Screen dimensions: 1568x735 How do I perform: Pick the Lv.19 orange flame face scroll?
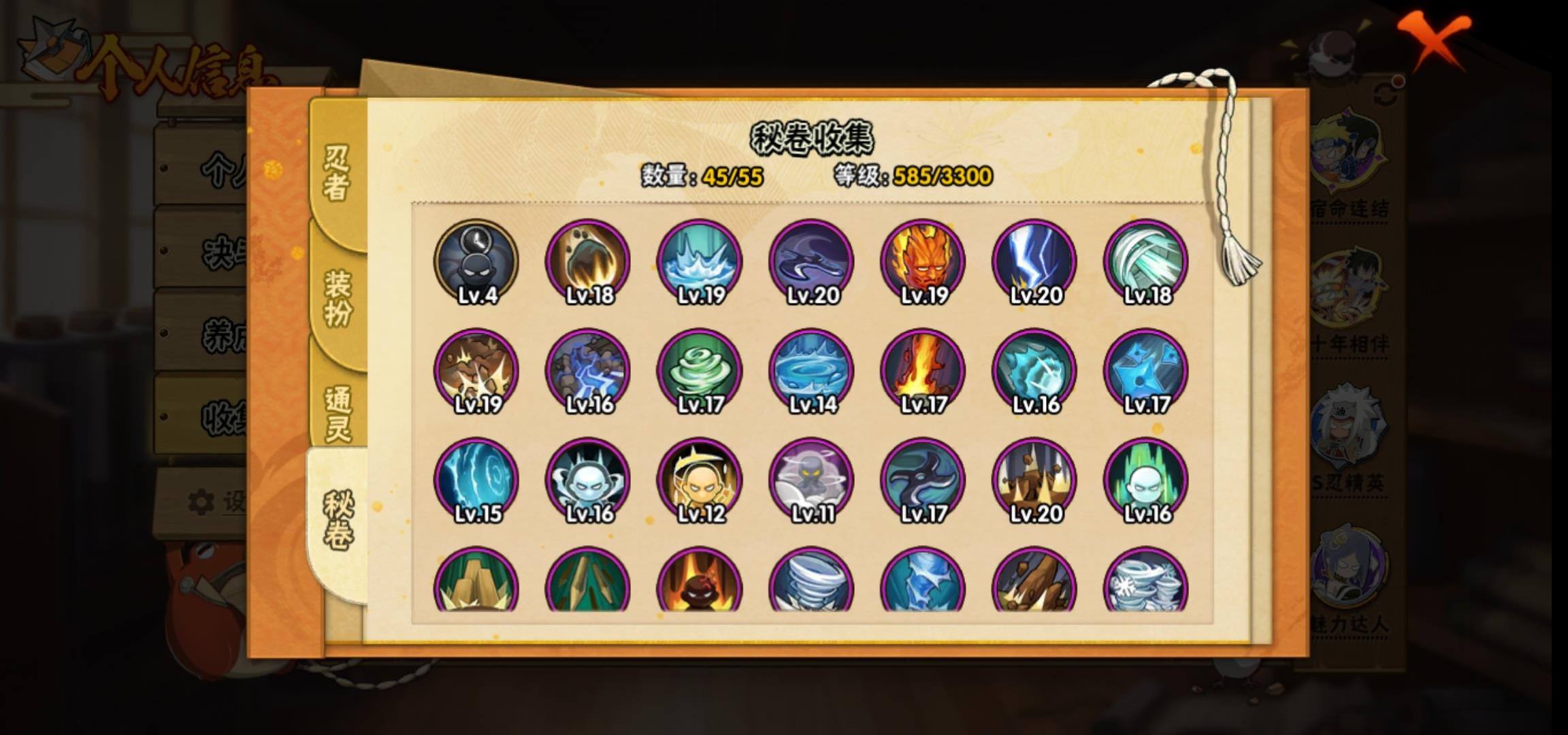(x=923, y=261)
